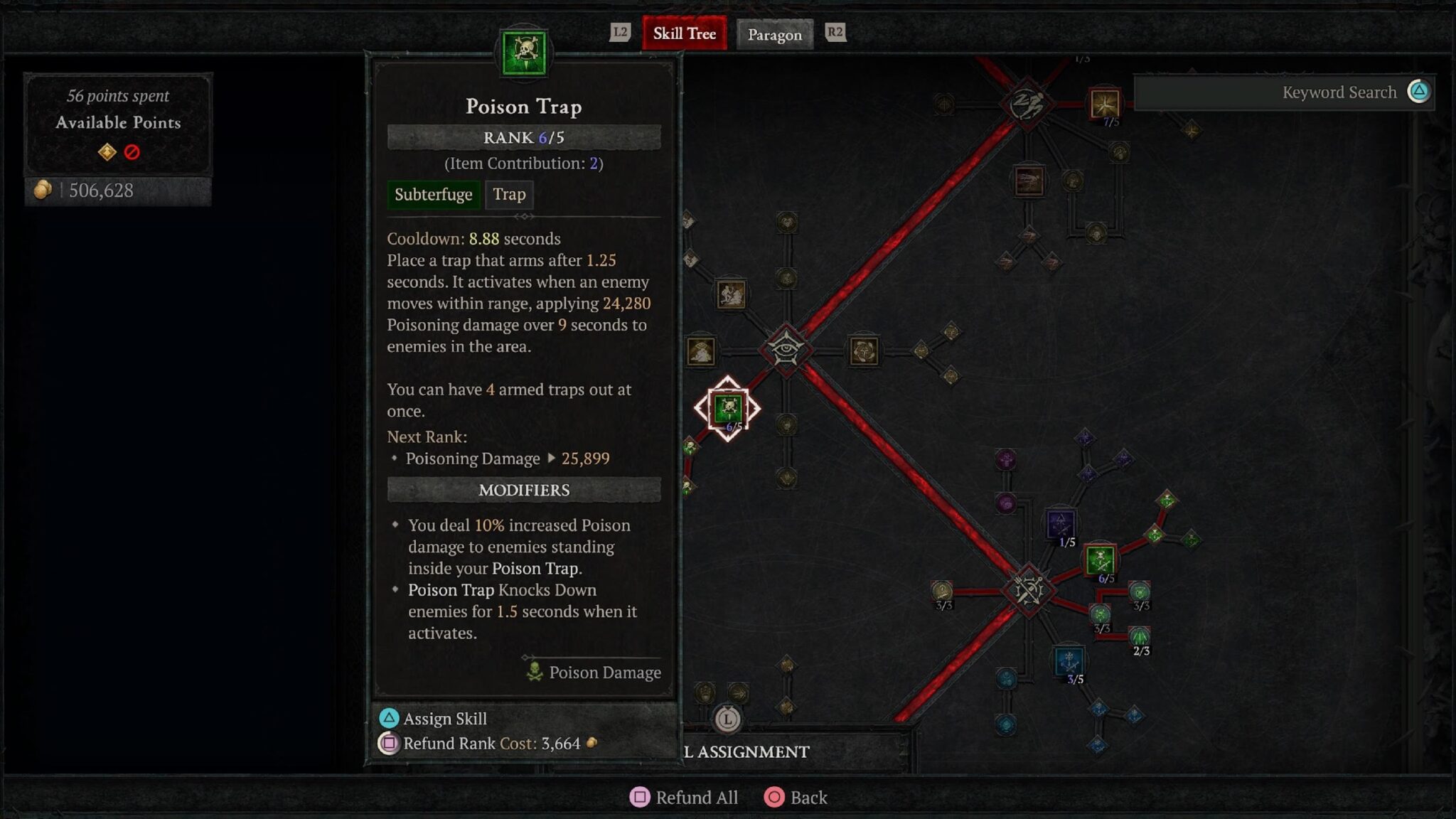This screenshot has width=1456, height=819.
Task: Select the running-figure cluster node
Action: (x=1026, y=104)
